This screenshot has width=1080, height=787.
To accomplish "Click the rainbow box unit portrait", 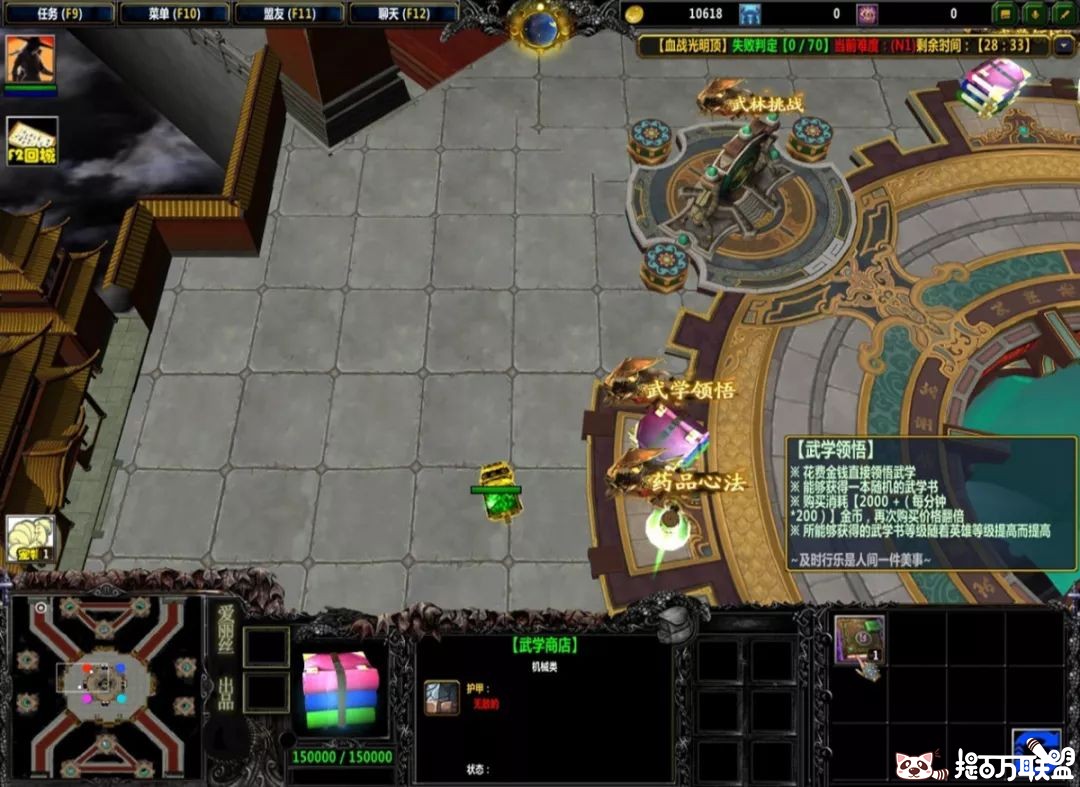I will pos(341,690).
